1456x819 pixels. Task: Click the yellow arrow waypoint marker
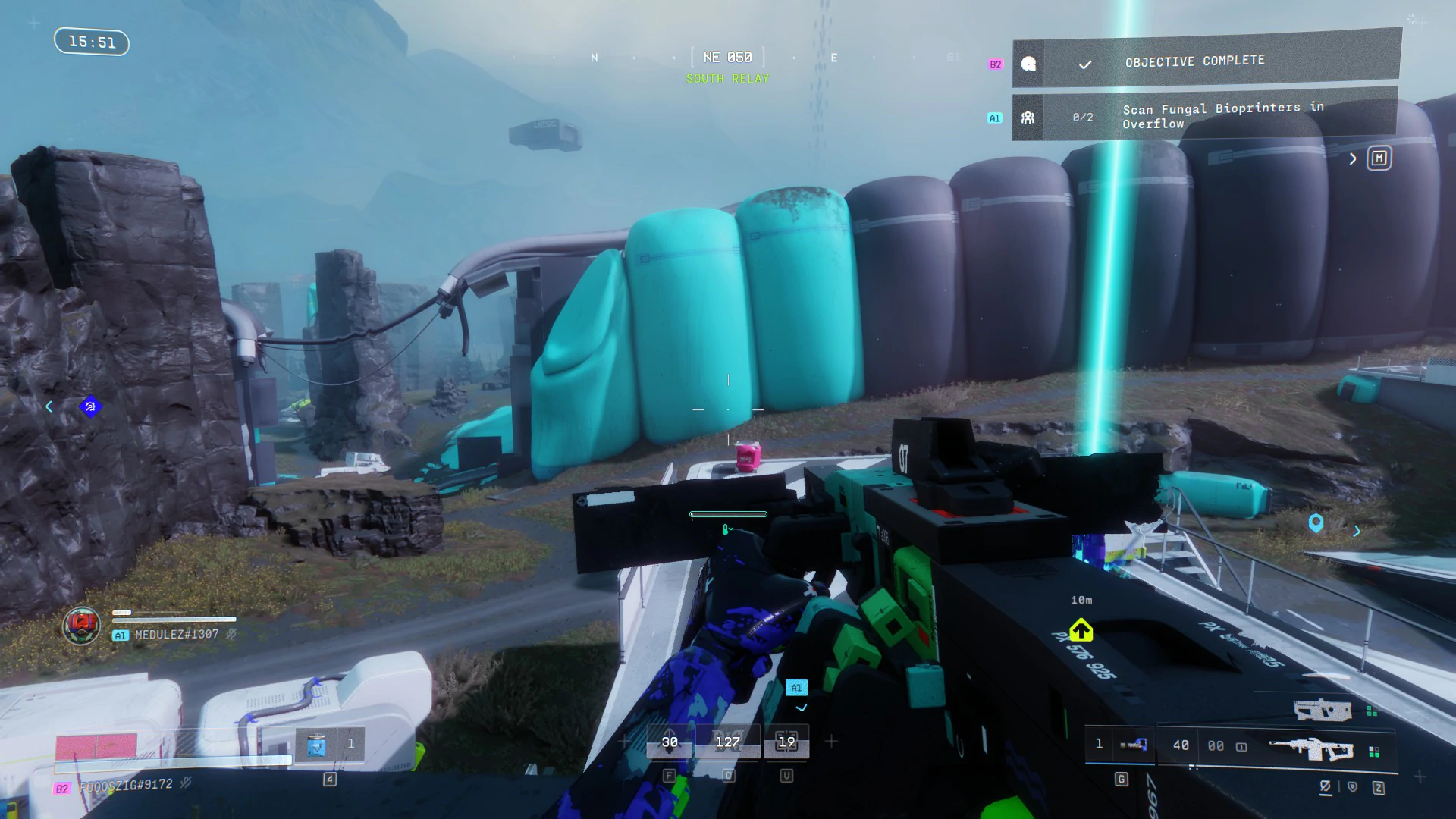point(1081,630)
